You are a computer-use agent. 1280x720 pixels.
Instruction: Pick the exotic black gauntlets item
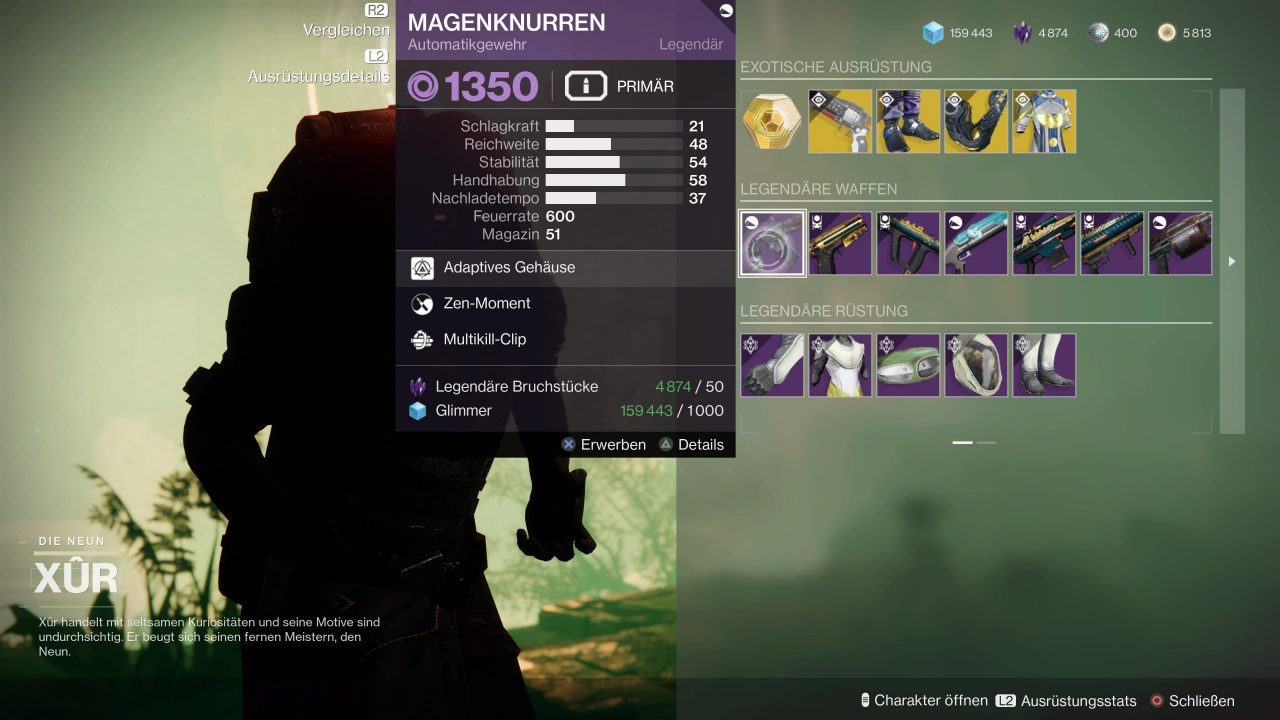[976, 121]
